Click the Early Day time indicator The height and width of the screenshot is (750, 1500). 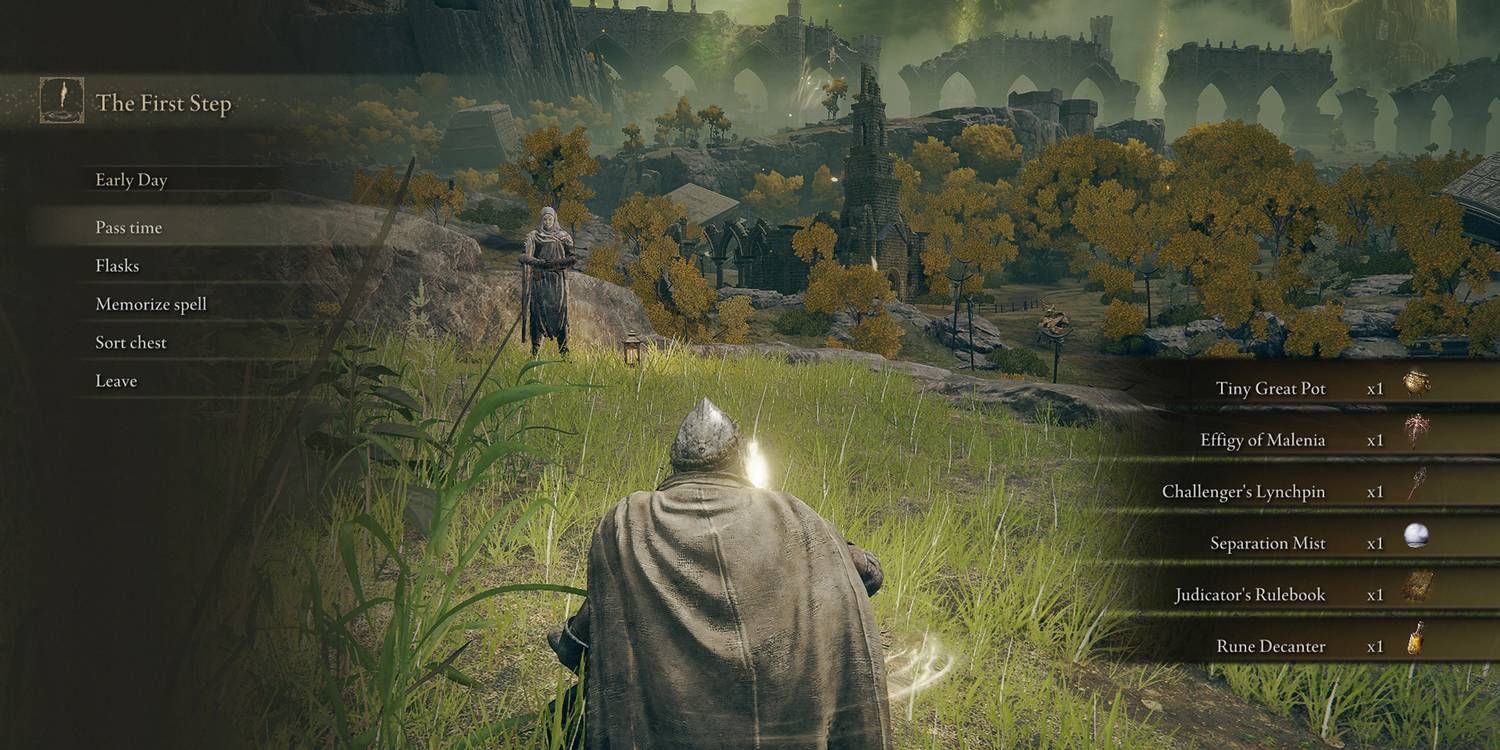[131, 180]
